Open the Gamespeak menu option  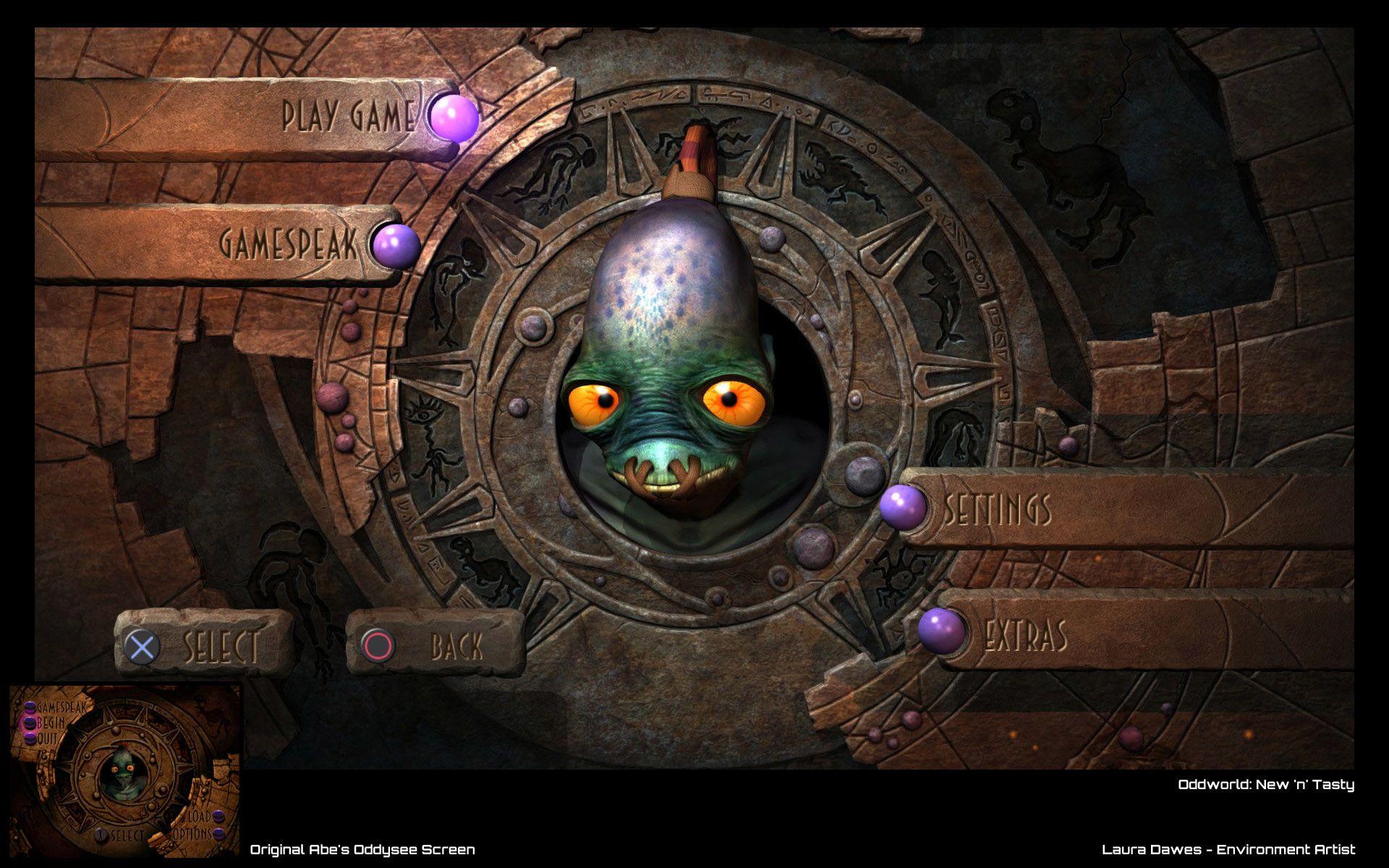[x=289, y=242]
